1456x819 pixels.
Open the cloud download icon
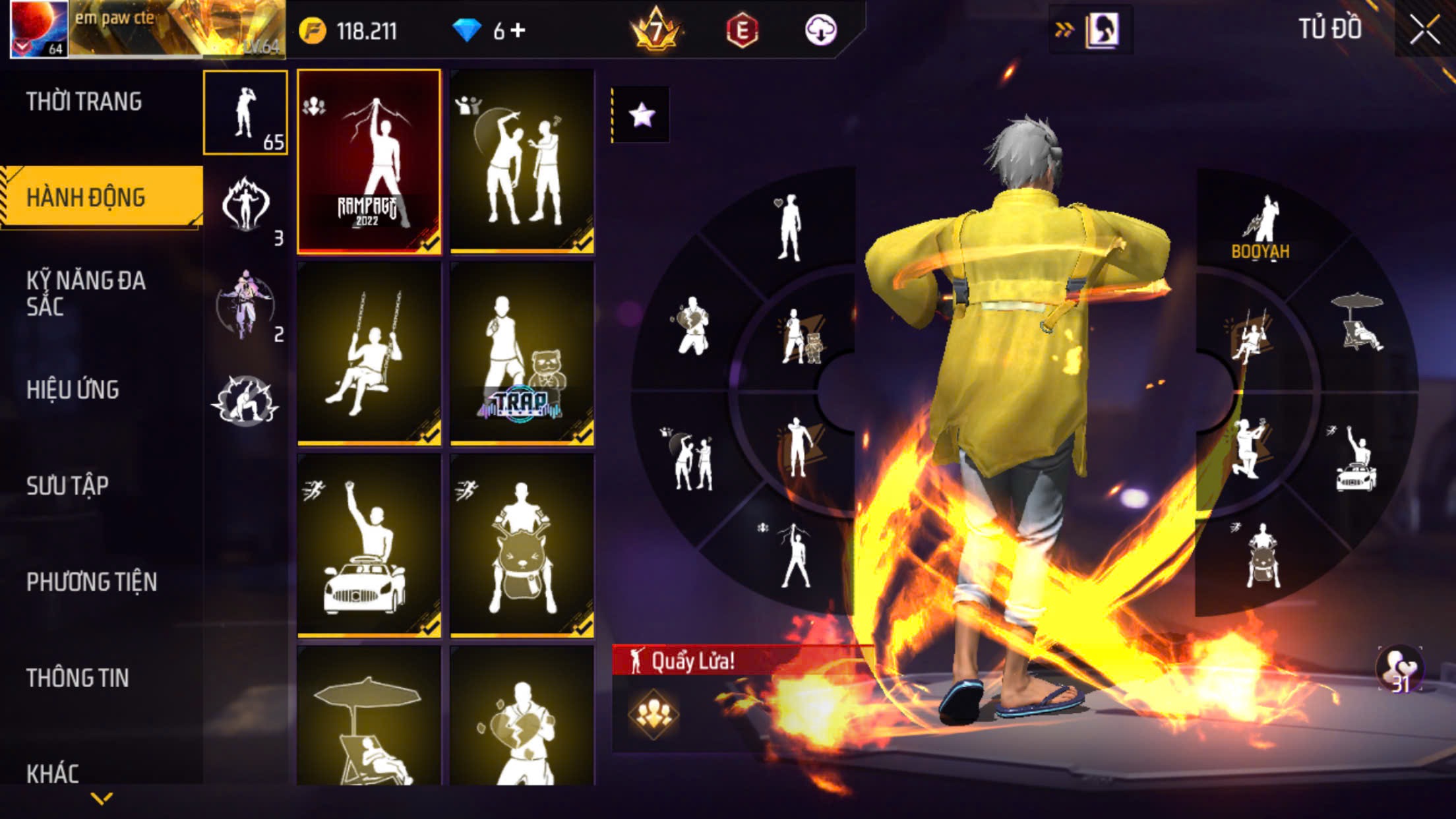point(821,30)
